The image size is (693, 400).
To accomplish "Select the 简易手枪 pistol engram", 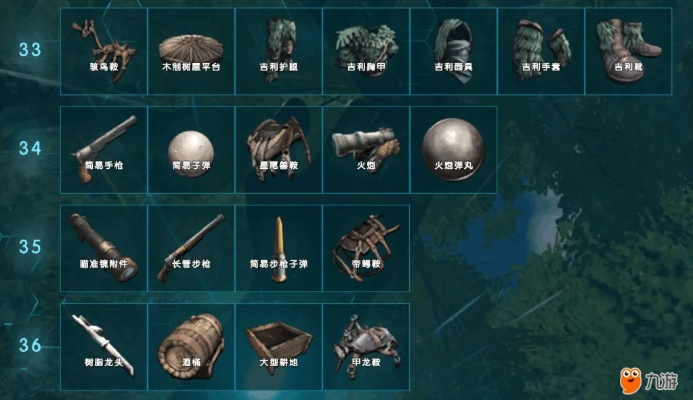I will point(104,149).
